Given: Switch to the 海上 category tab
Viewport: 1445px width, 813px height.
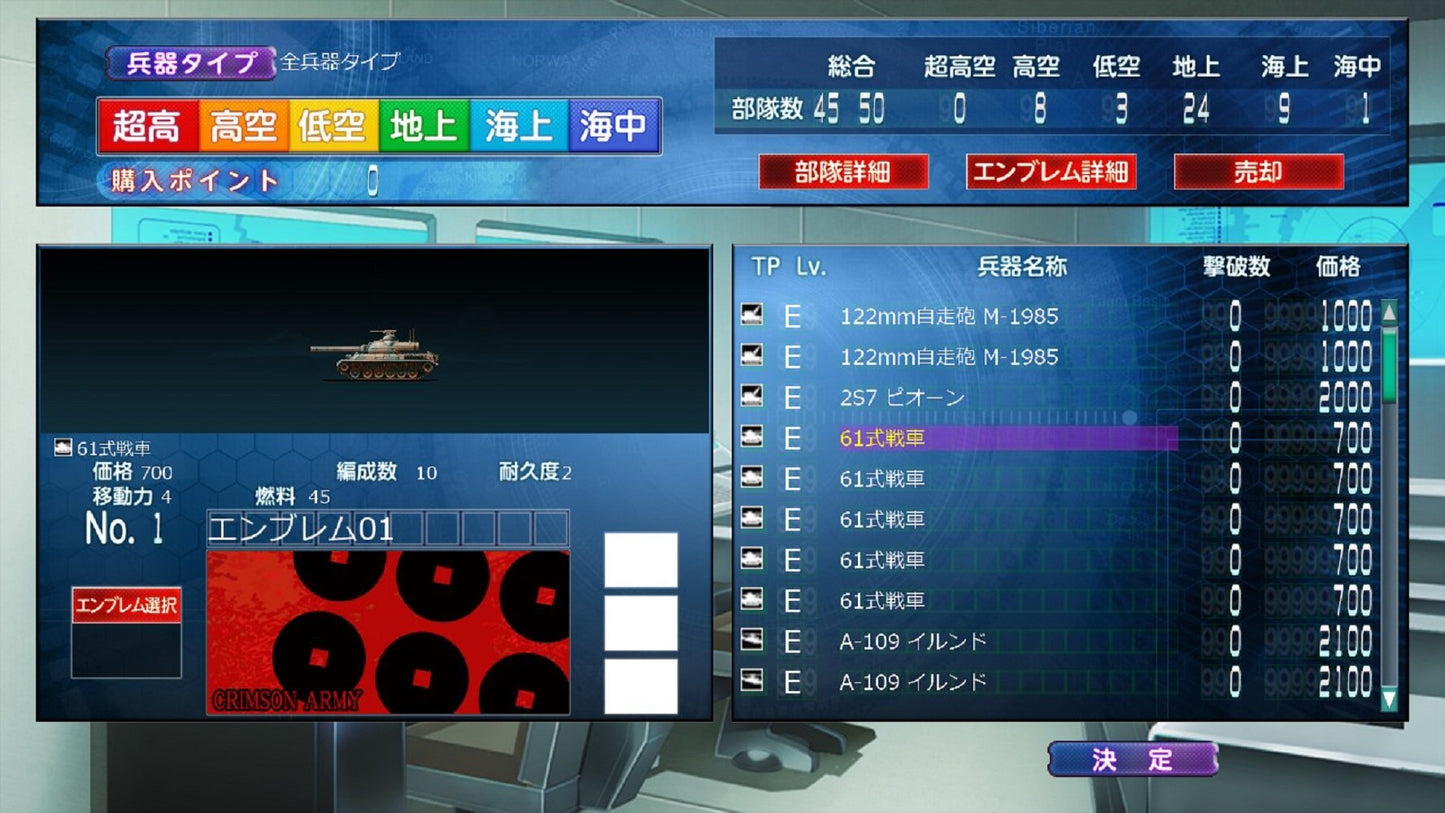Looking at the screenshot, I should tap(519, 125).
